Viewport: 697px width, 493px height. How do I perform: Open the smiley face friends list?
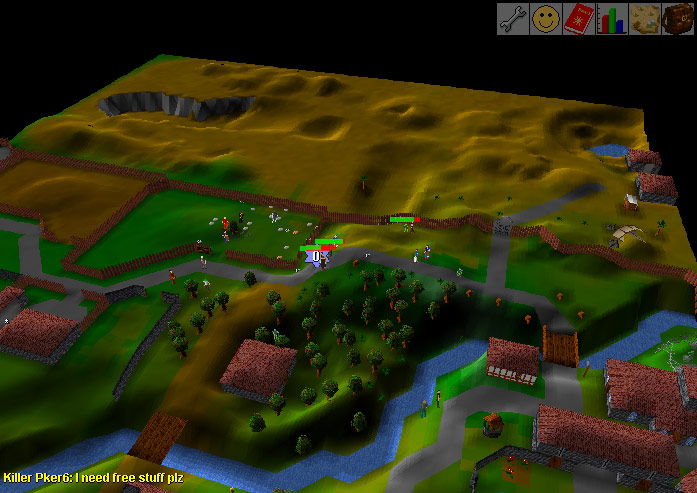(x=546, y=19)
